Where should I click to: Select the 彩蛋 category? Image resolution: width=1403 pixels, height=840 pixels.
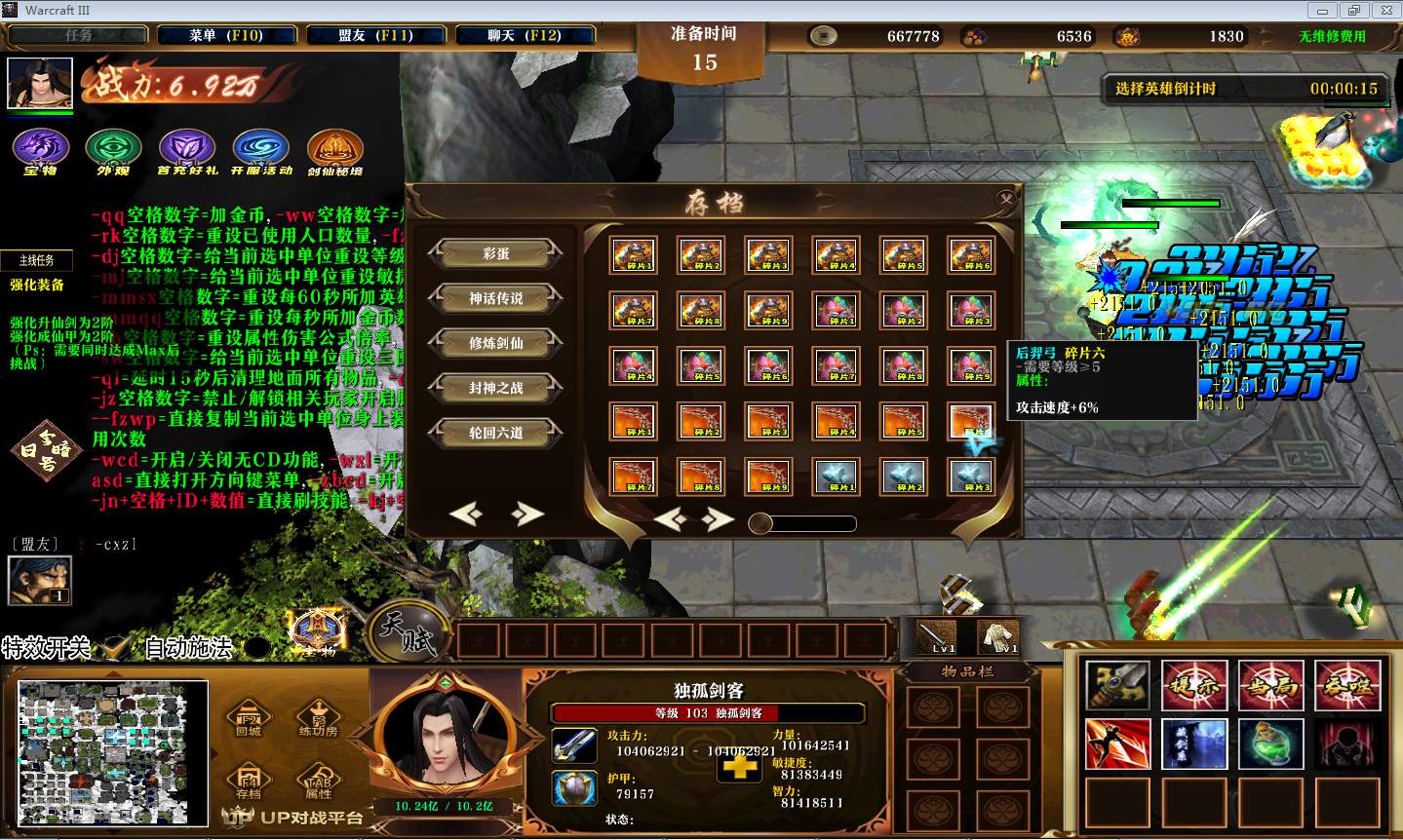coord(495,253)
